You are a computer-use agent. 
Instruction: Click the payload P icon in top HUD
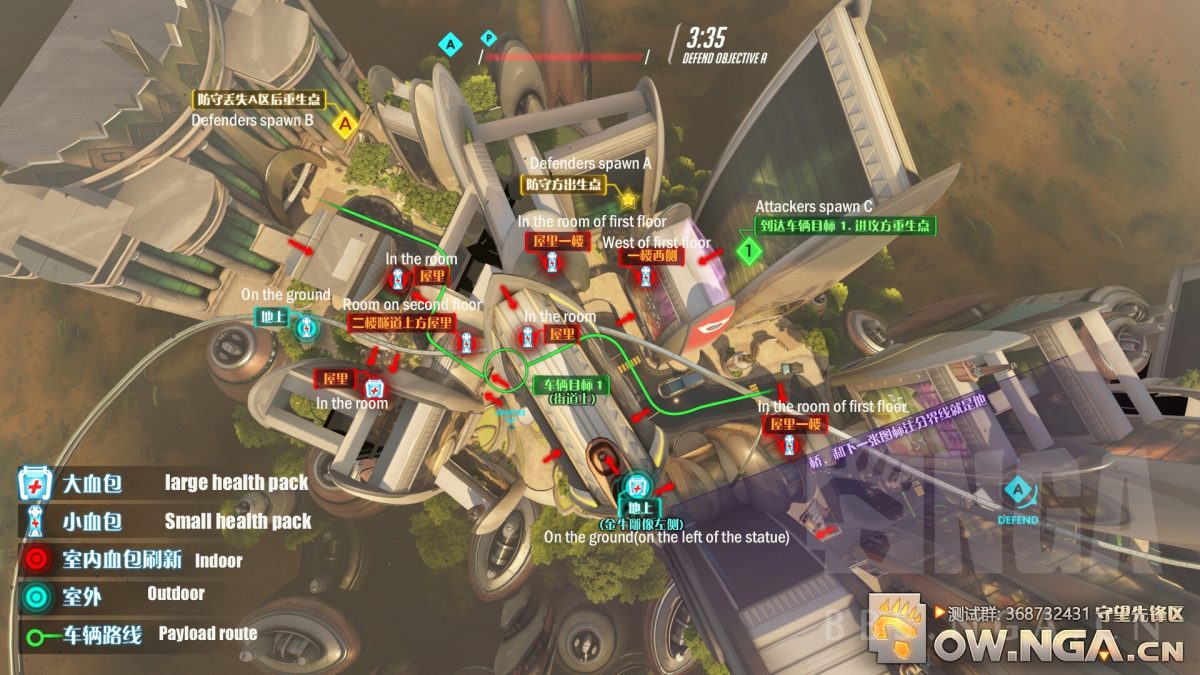[x=488, y=39]
